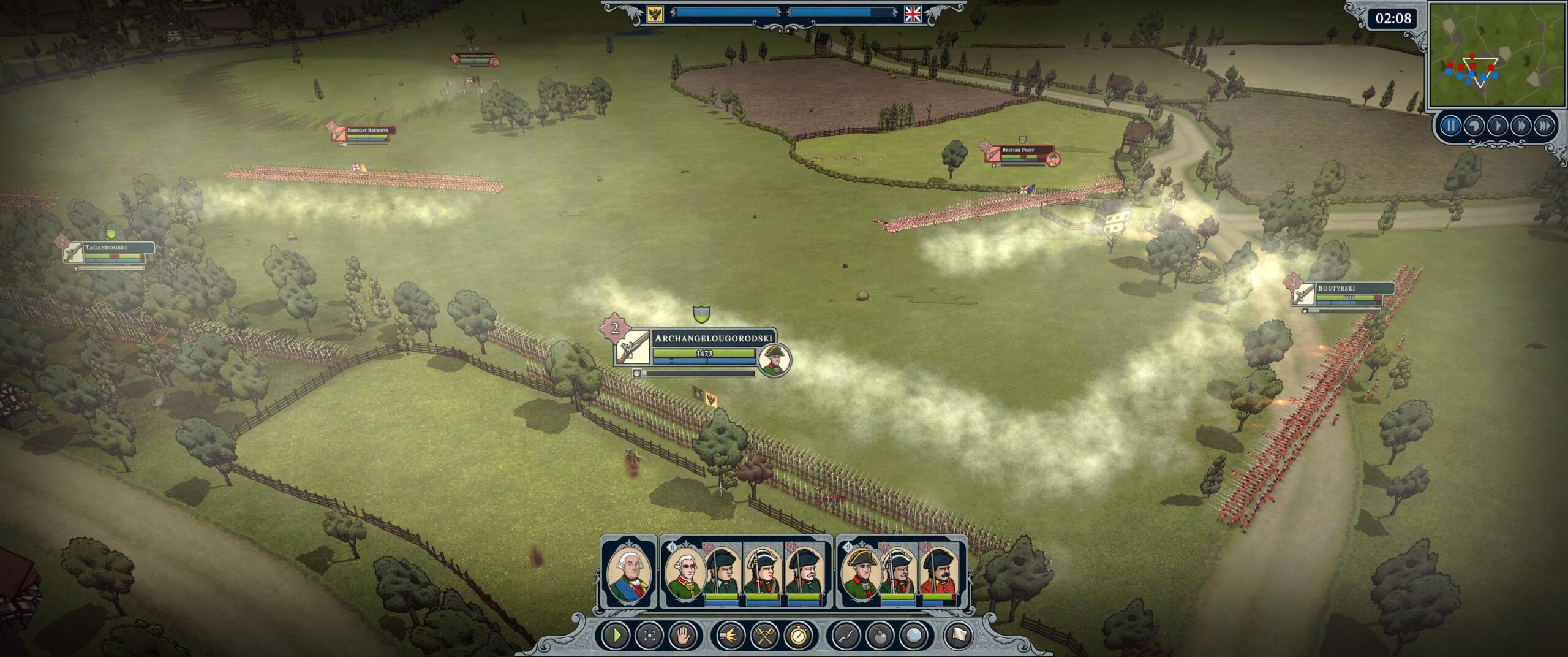Set normal speed with the single-arrow button

tap(1498, 126)
